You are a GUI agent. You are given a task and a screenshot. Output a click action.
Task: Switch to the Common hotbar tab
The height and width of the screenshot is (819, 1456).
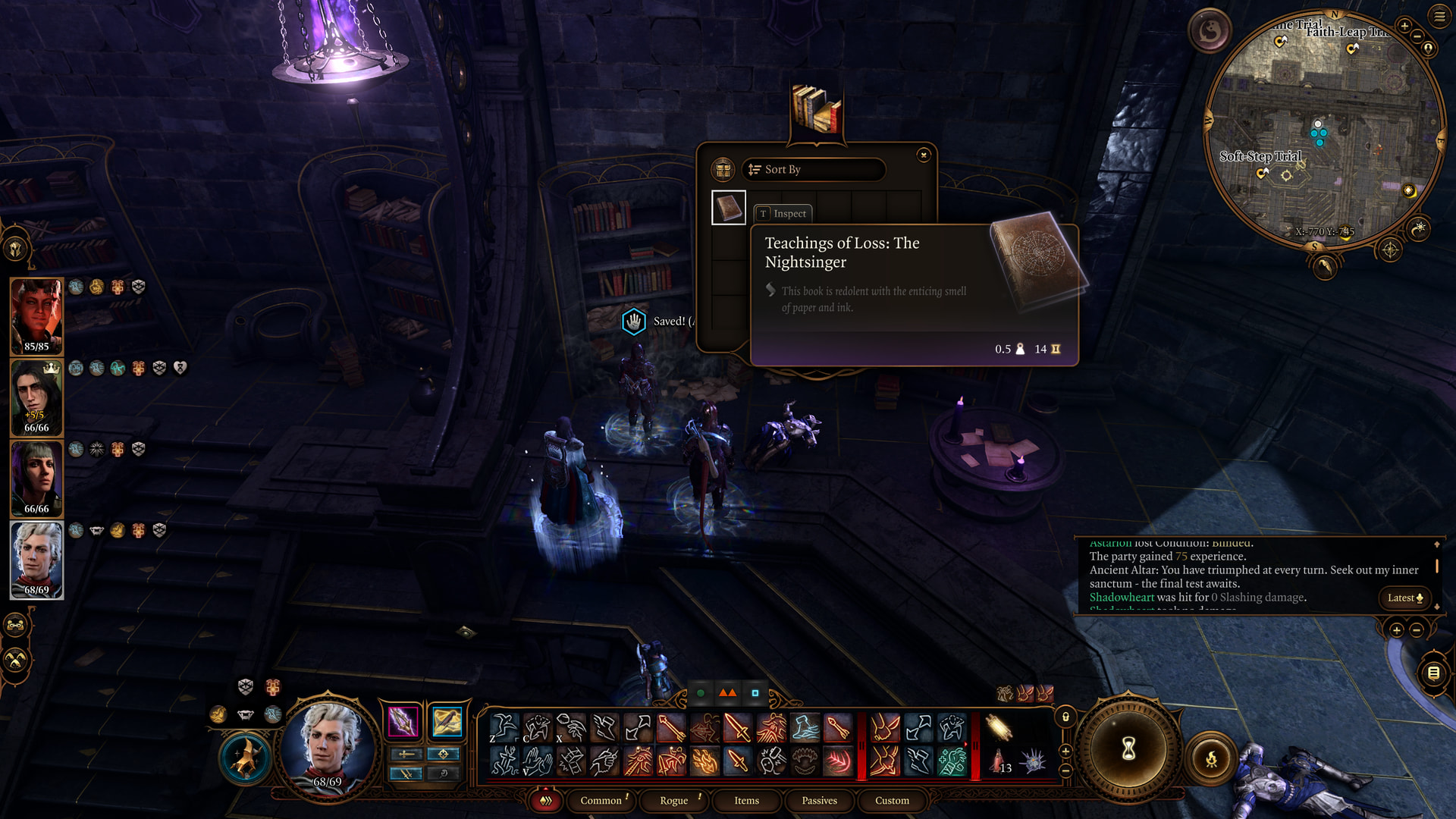coord(601,800)
